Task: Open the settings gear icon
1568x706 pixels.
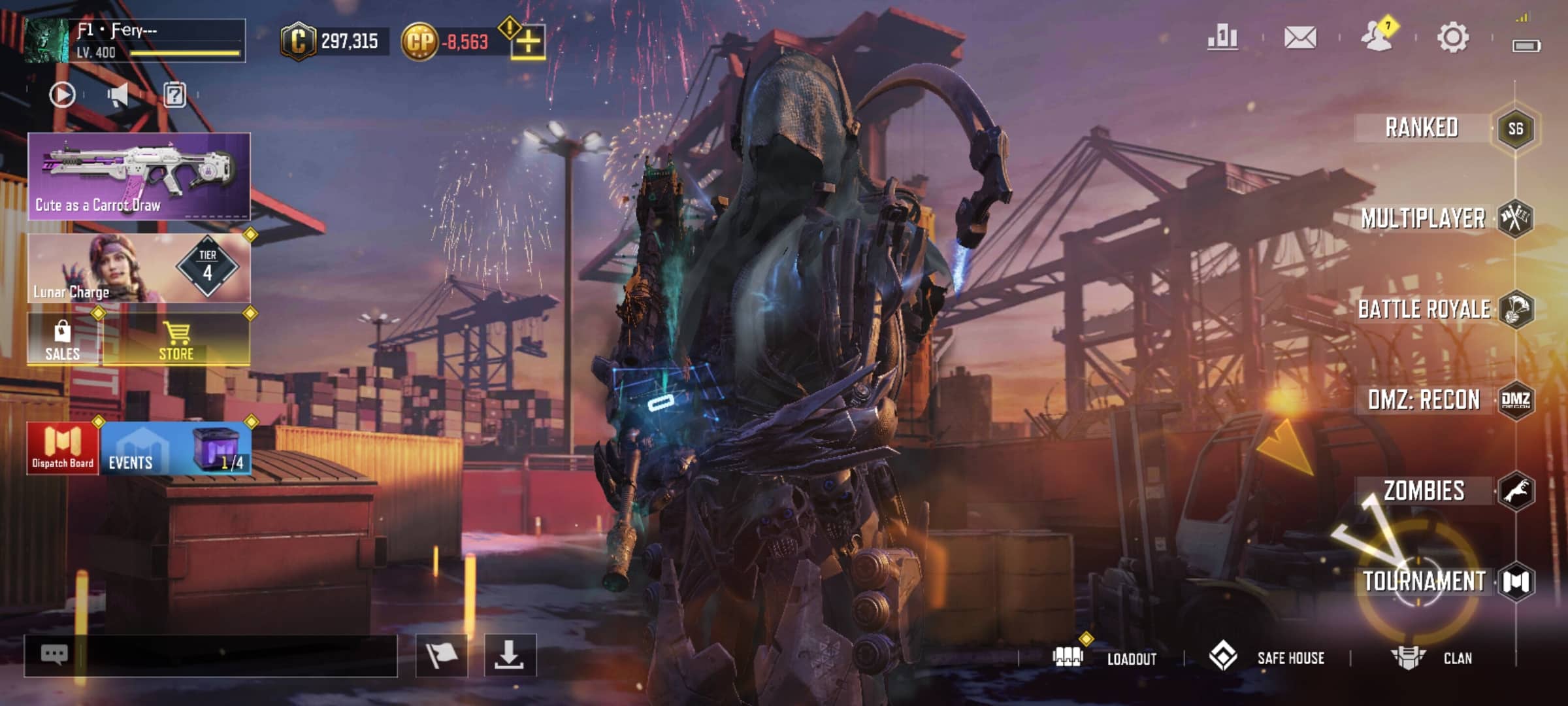Action: (1453, 37)
